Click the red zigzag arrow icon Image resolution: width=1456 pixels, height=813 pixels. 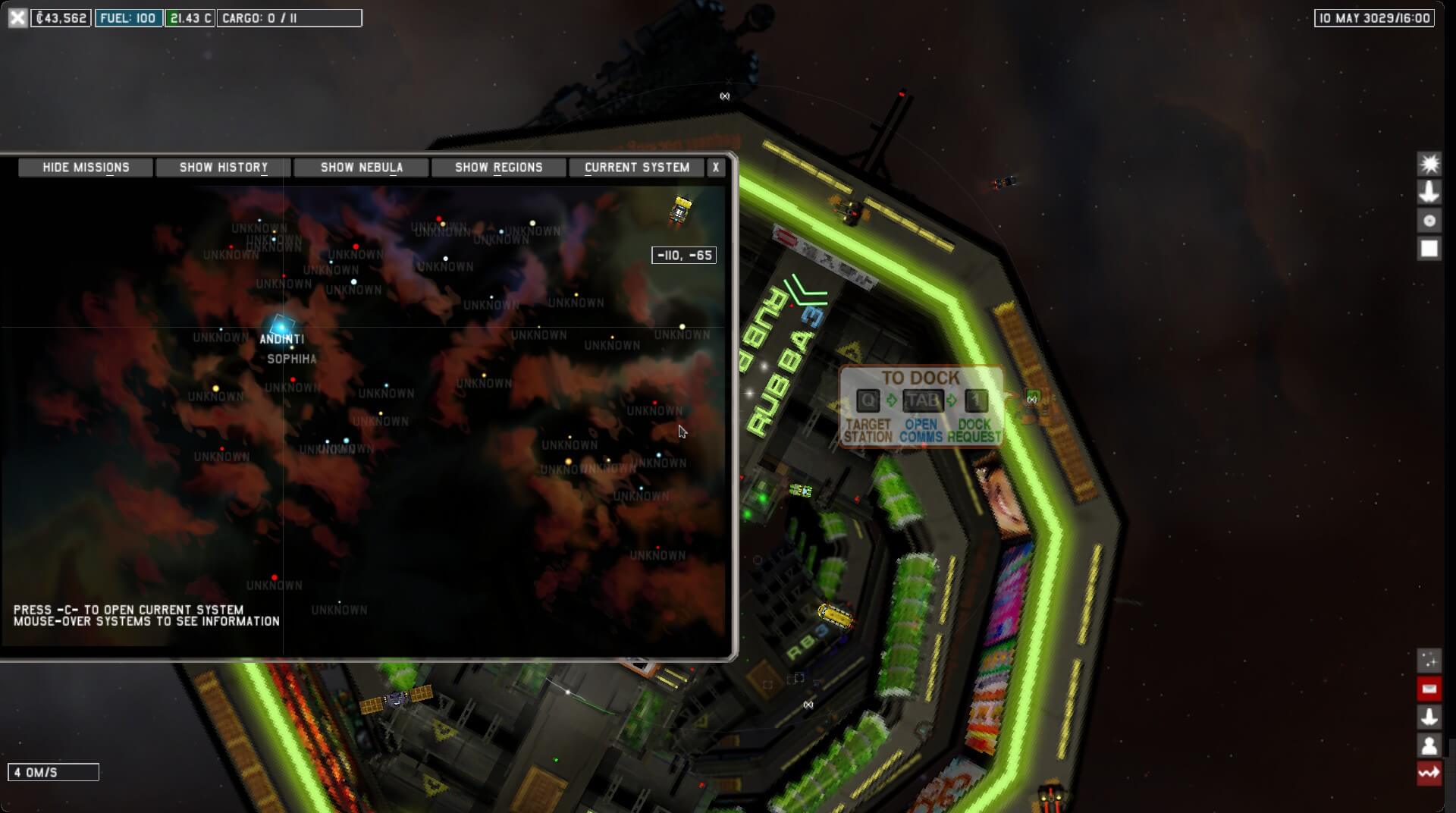pos(1429,774)
